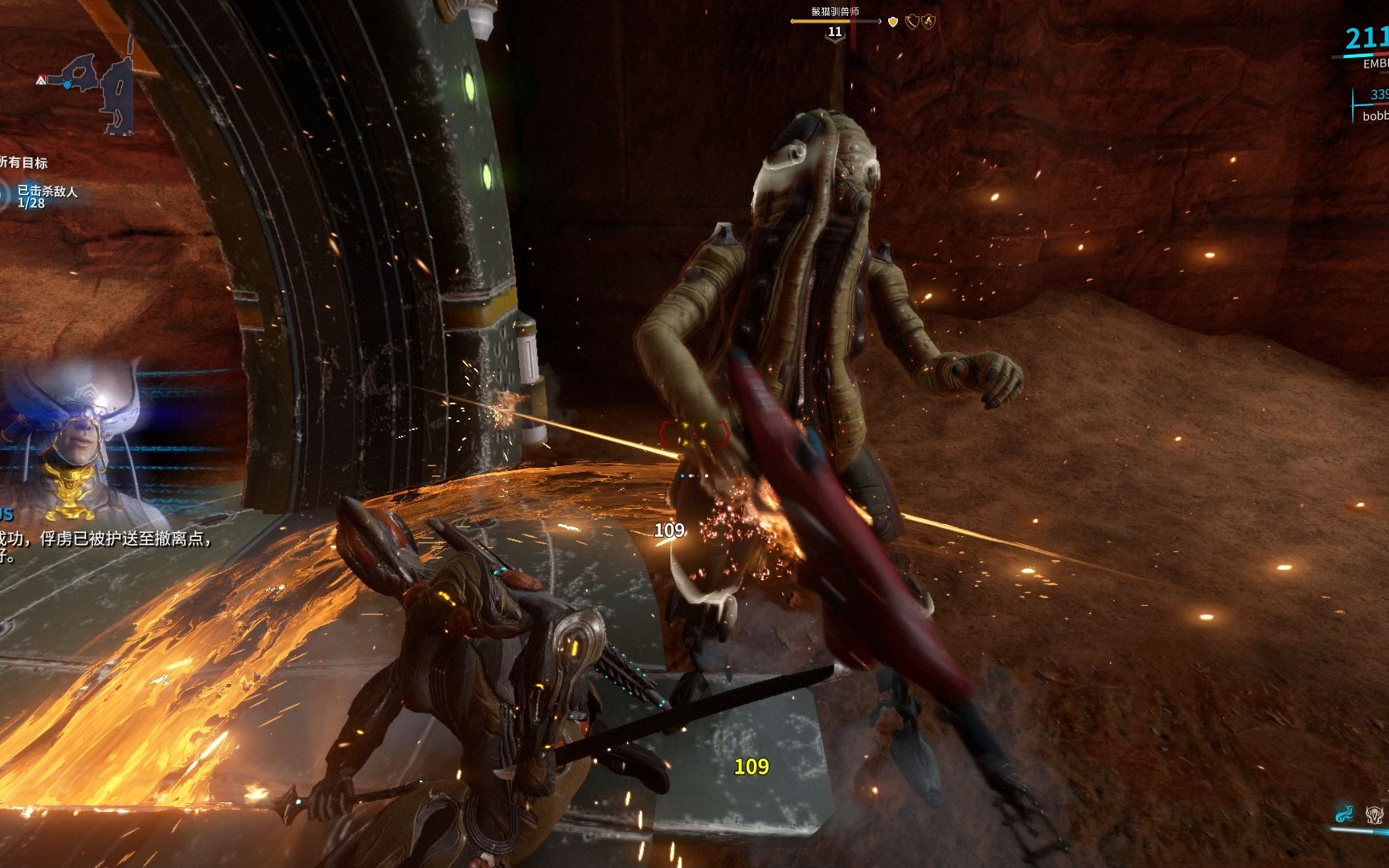Select the enemies killed objective tracker

tap(47, 196)
